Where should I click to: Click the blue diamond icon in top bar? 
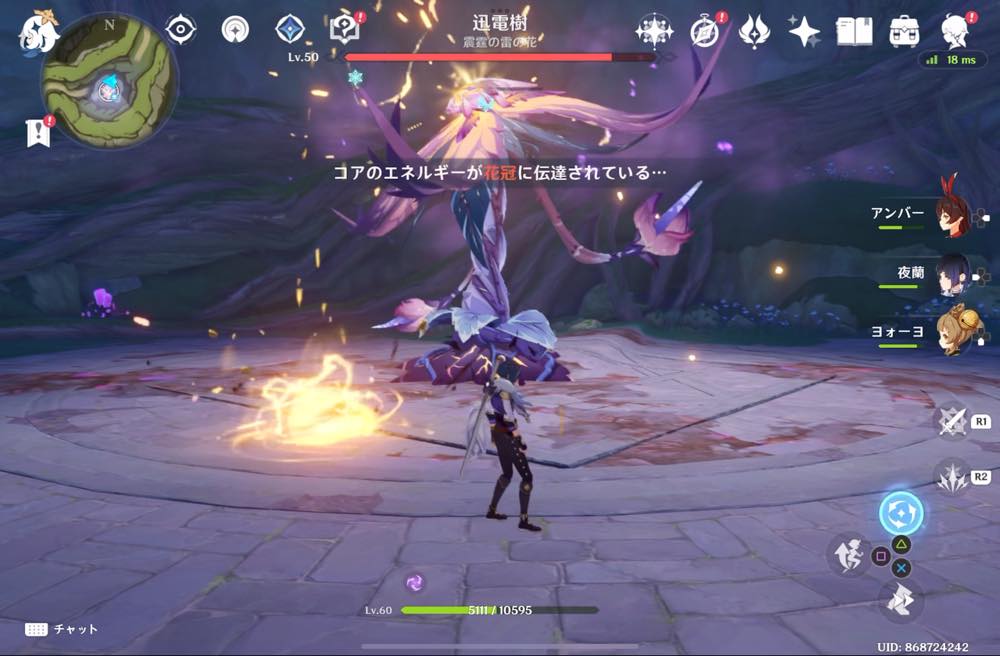coord(290,30)
